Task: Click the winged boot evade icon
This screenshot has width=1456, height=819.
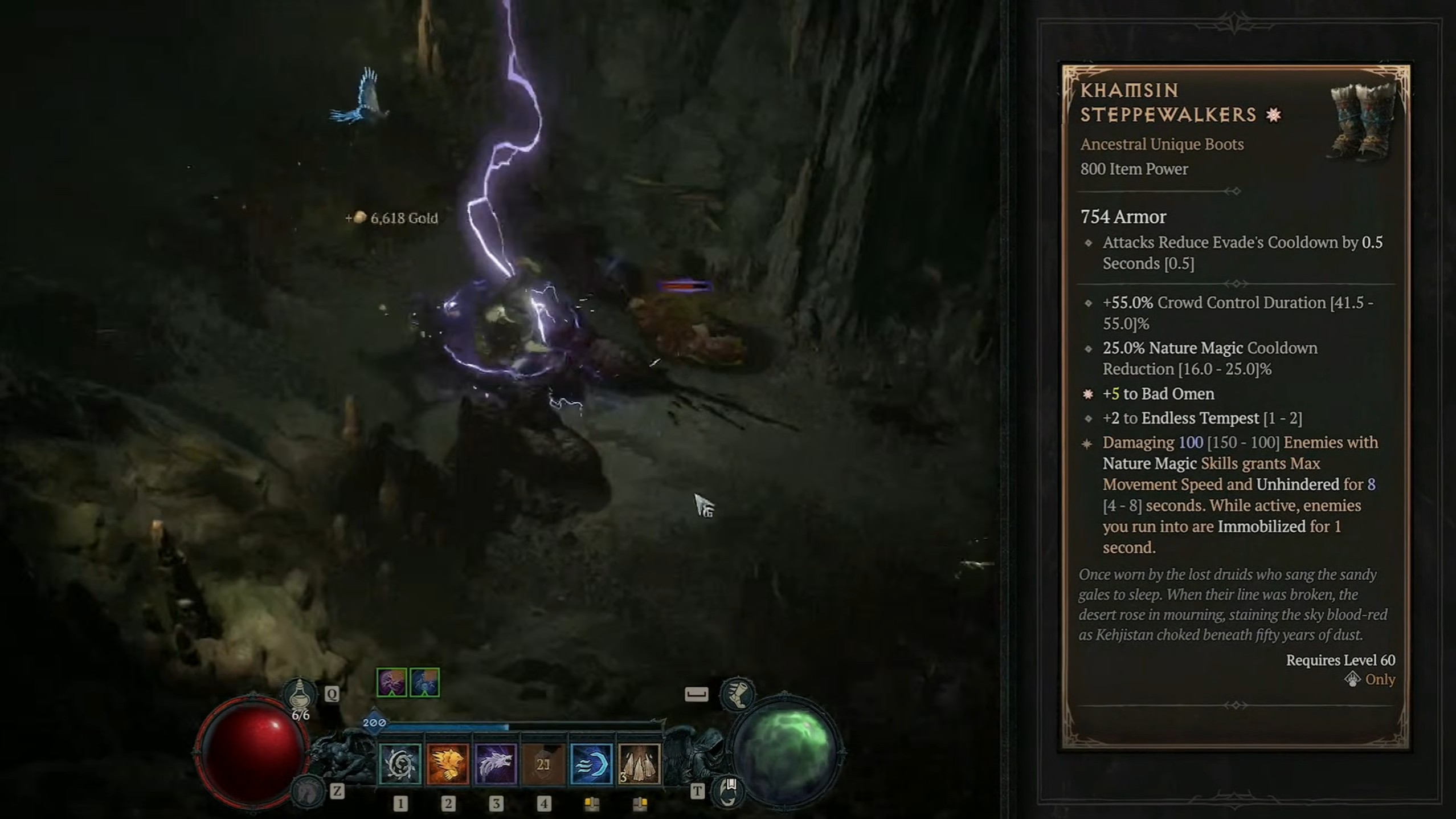Action: pos(738,694)
